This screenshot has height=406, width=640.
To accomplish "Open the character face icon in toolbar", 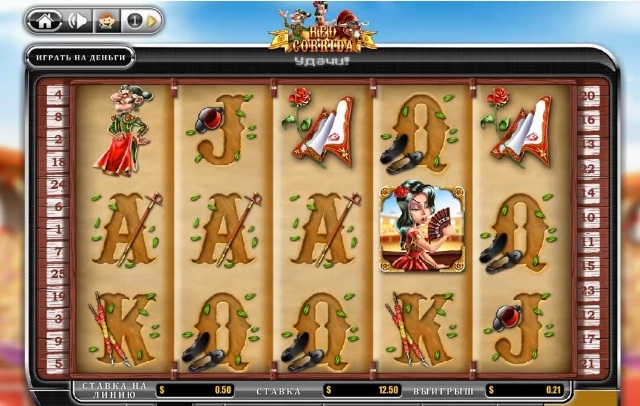I will [x=105, y=20].
